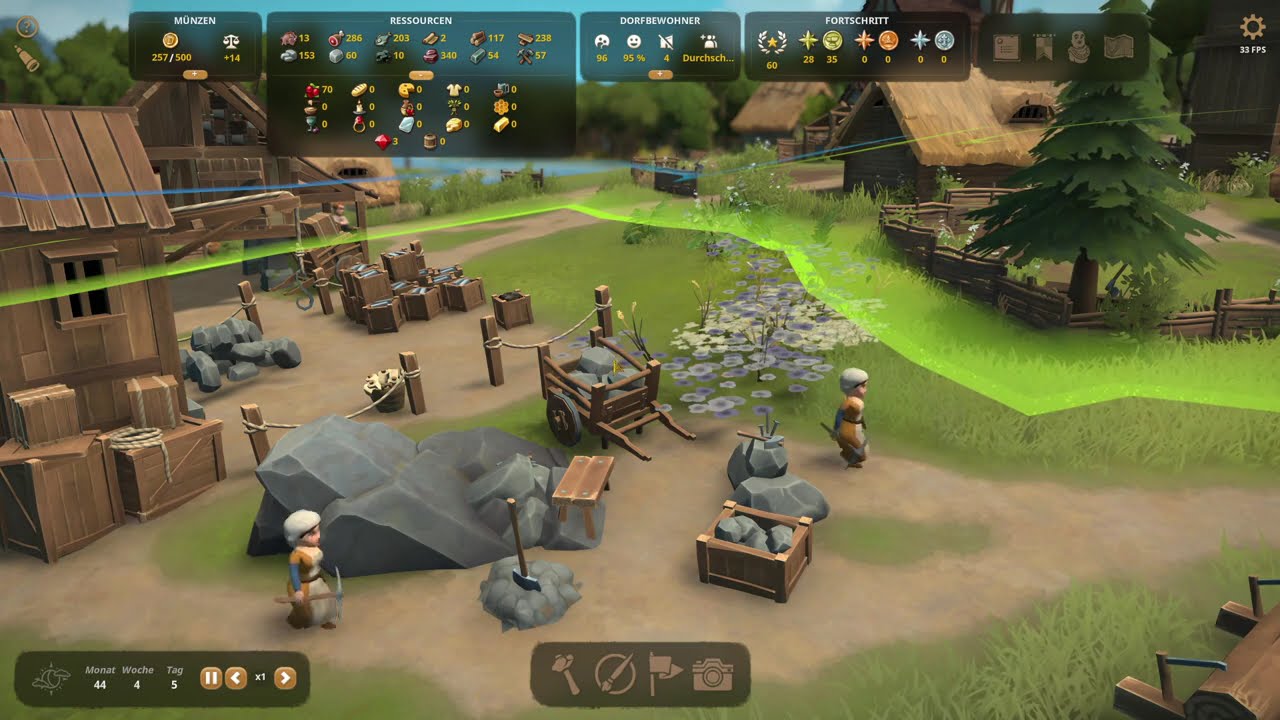Pause the game
1280x720 pixels.
(x=211, y=678)
